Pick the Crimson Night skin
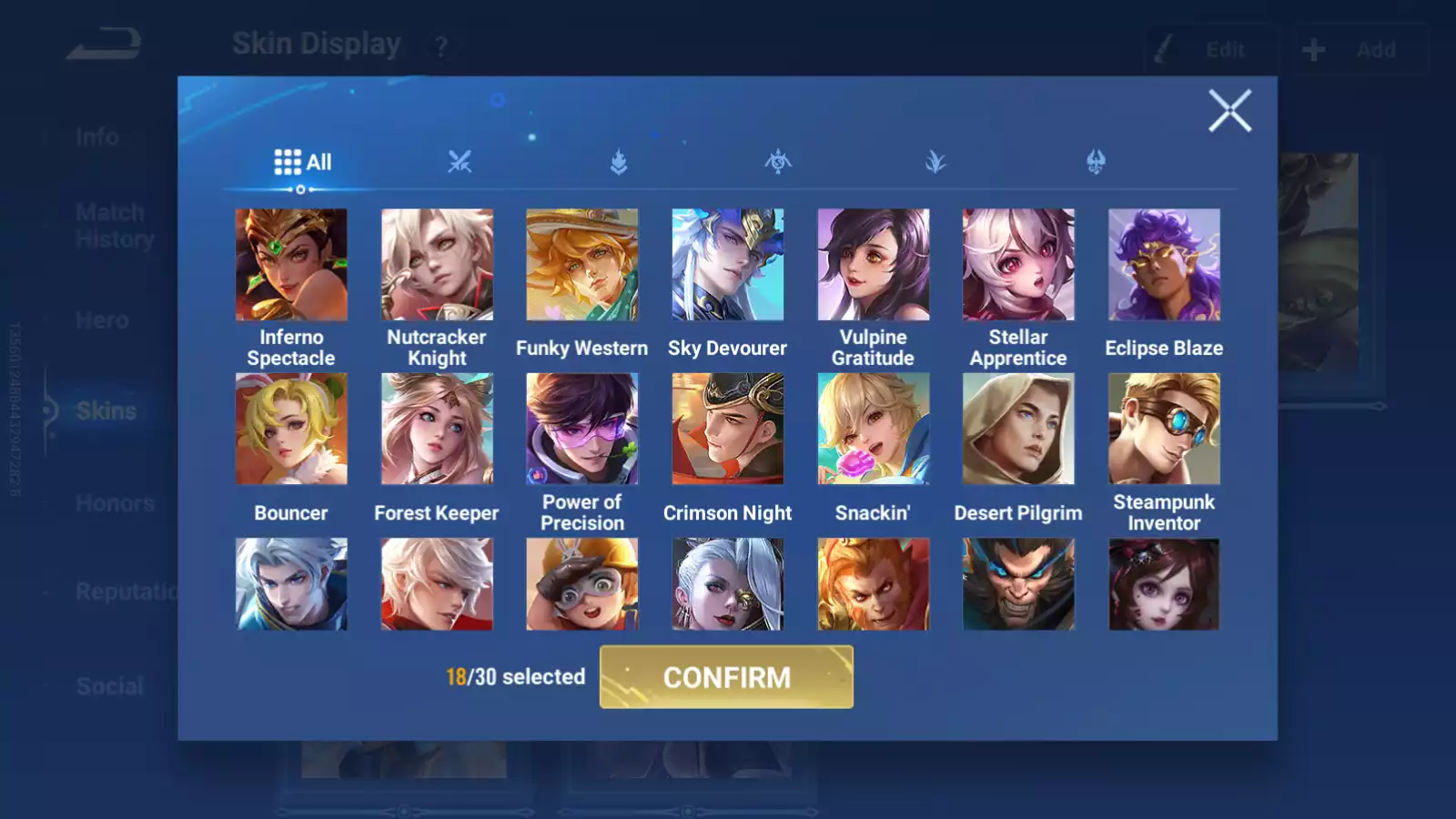The width and height of the screenshot is (1456, 819). [728, 429]
